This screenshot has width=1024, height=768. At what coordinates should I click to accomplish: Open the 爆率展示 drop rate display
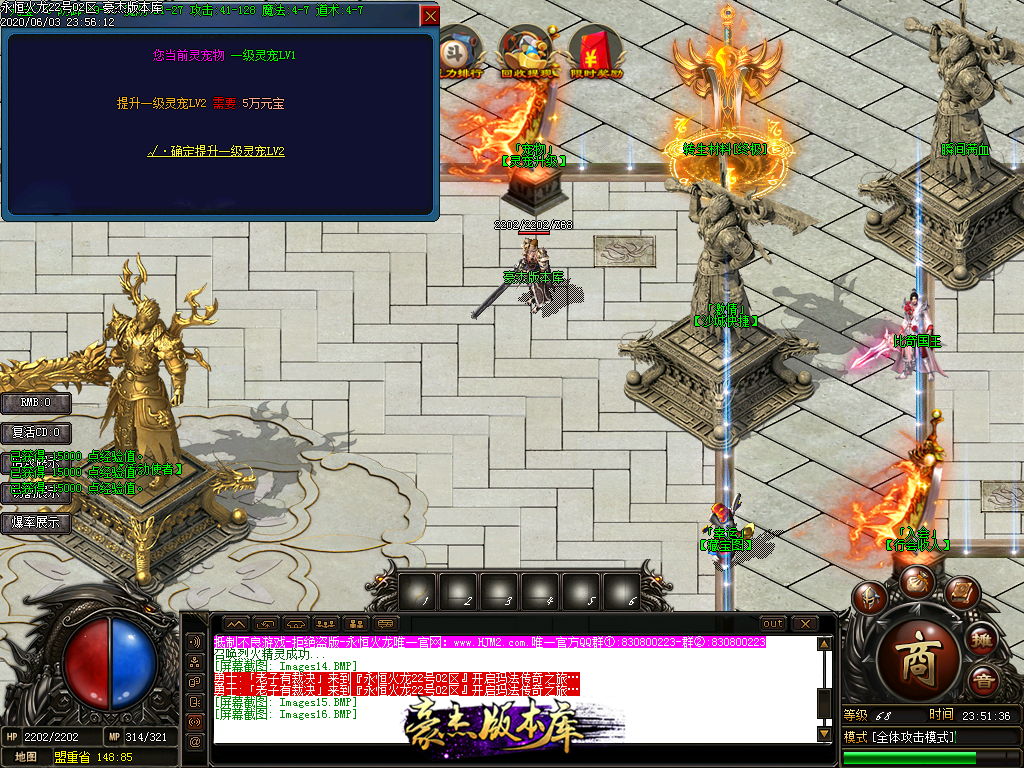(x=35, y=522)
